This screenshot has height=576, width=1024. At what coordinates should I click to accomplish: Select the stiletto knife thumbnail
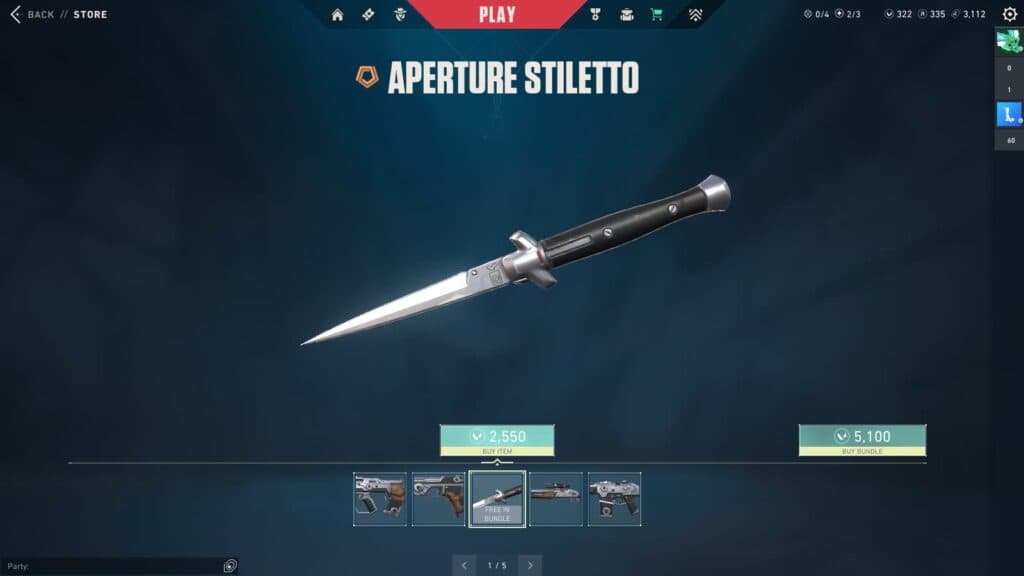coord(497,499)
